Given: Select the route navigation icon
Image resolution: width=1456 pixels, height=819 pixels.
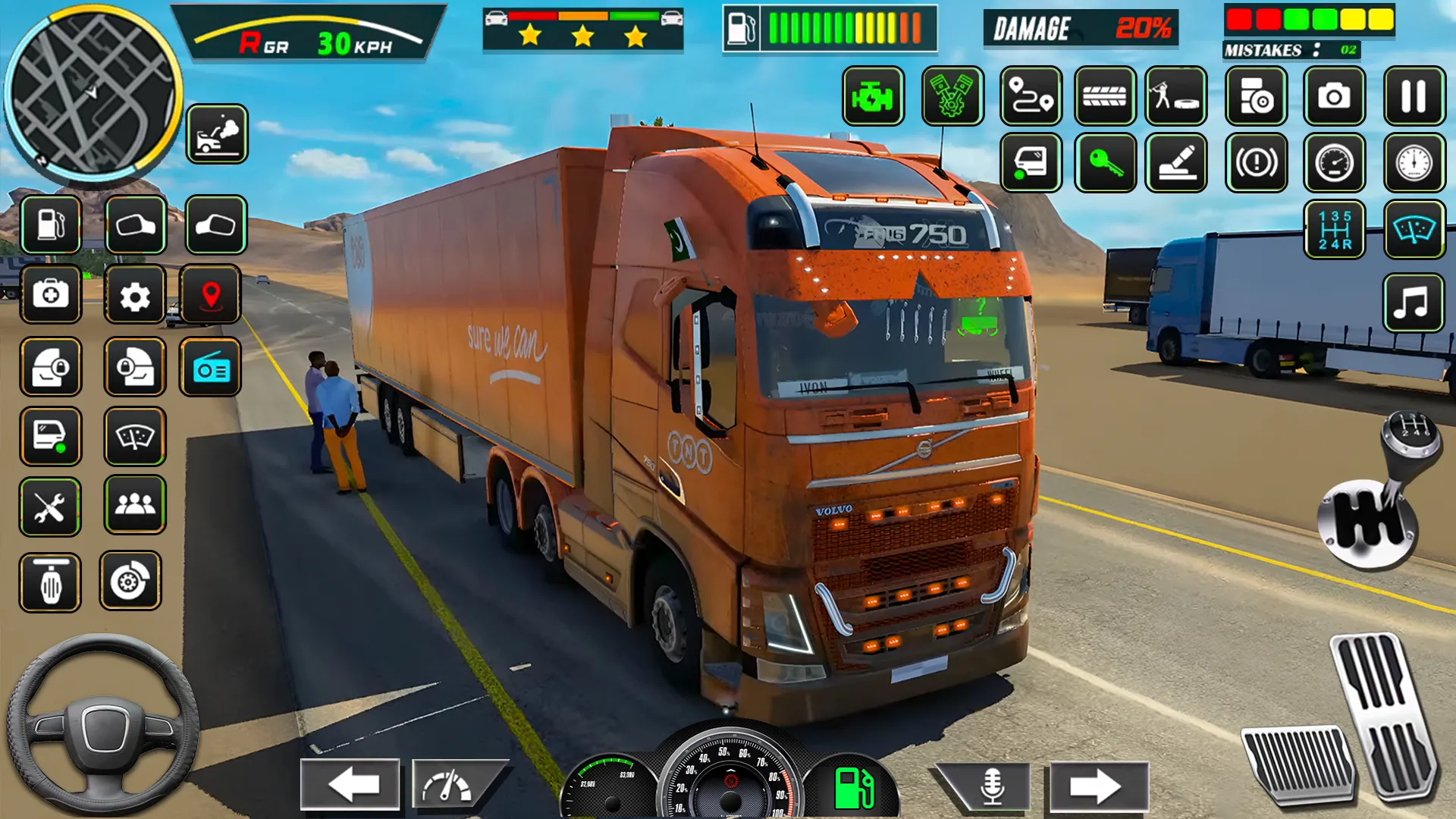Looking at the screenshot, I should (1031, 97).
